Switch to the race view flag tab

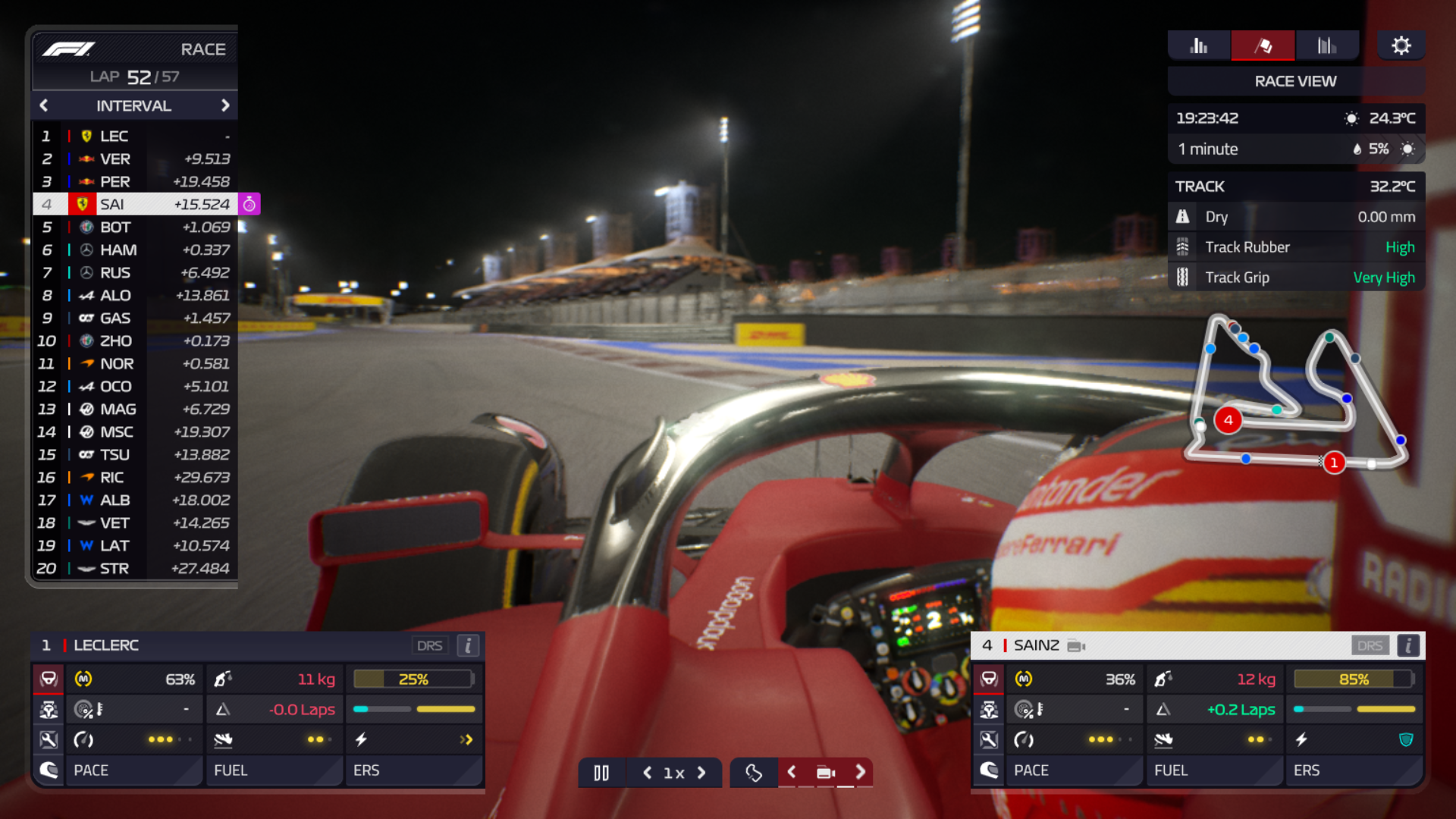click(1263, 46)
